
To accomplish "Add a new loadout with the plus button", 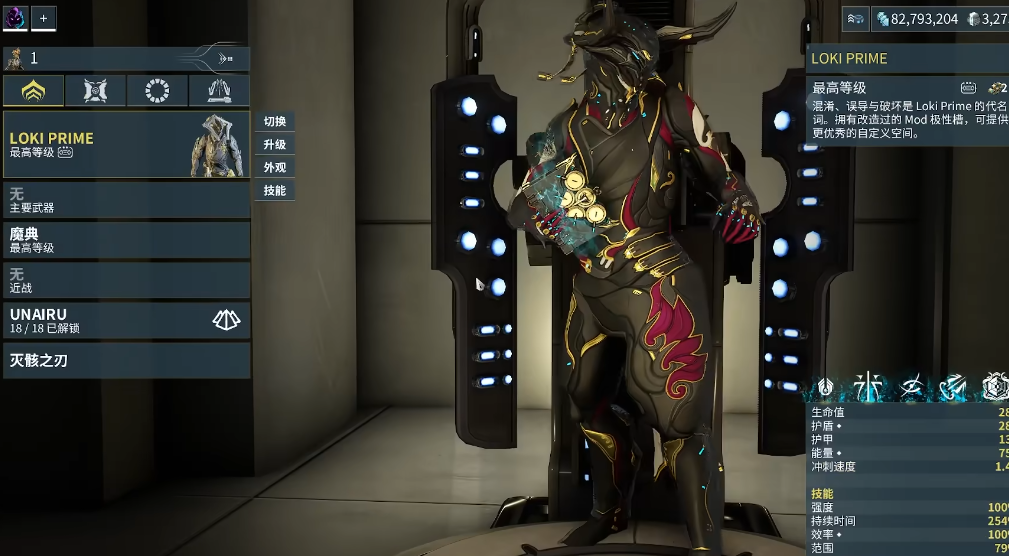I will coord(44,18).
